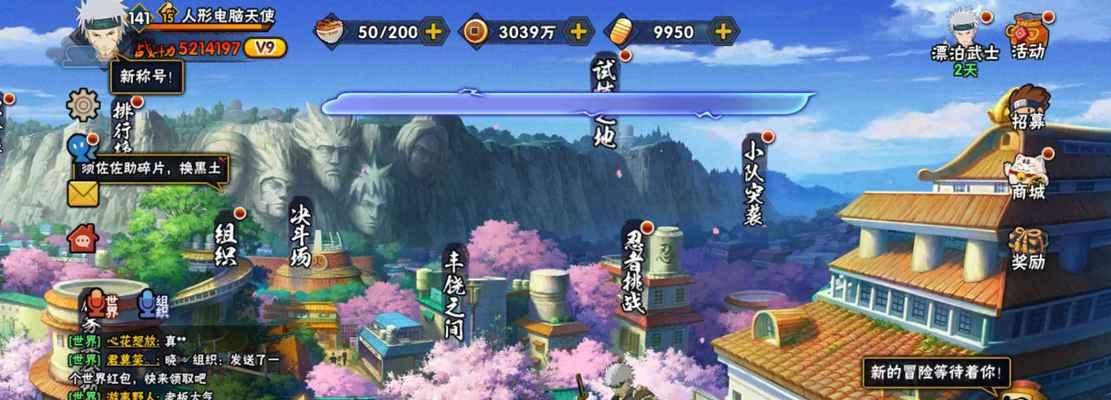Viewport: 1111px width, 400px height.
Task: Tap the red house home icon
Action: point(82,238)
